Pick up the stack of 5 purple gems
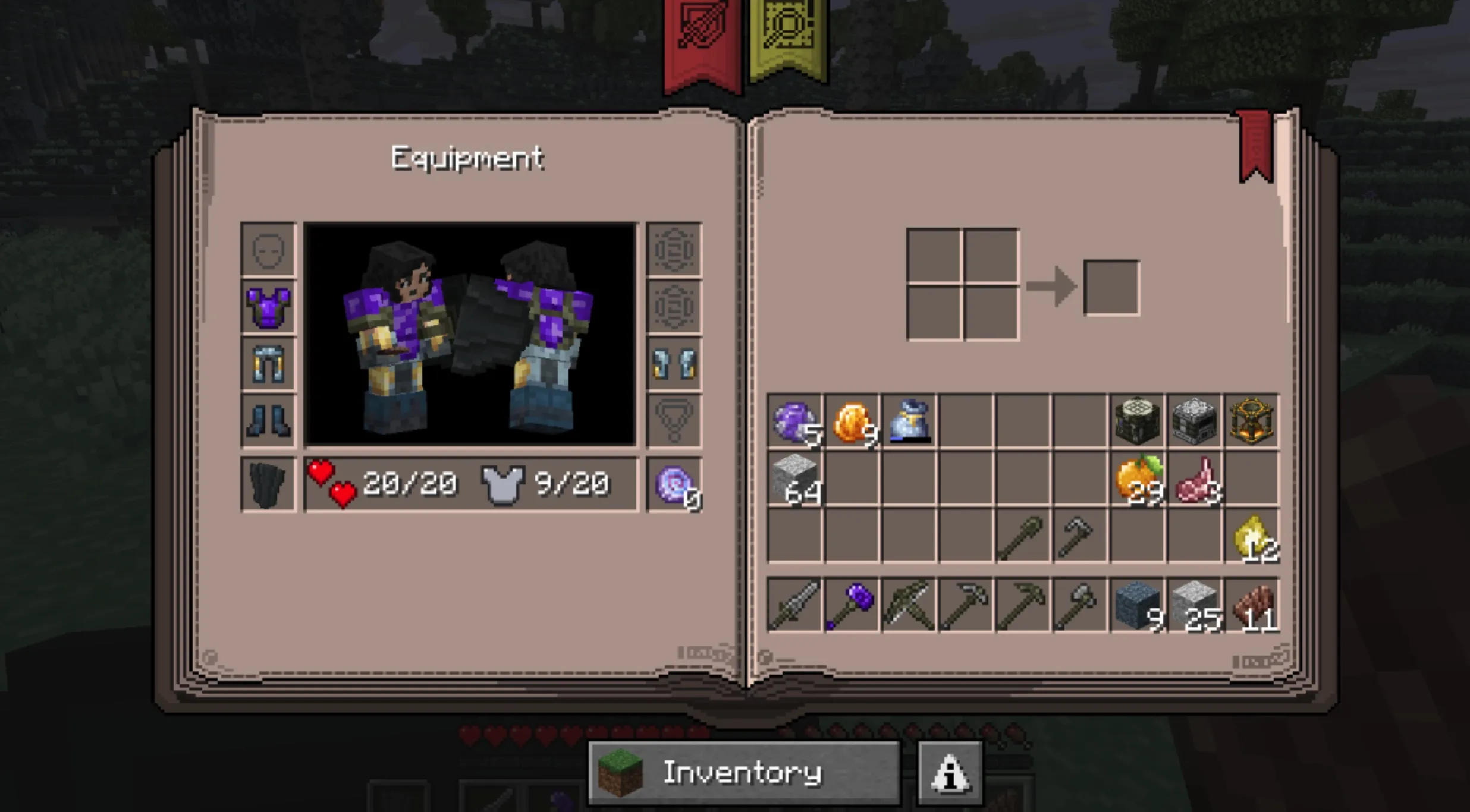This screenshot has height=812, width=1470. [x=794, y=421]
